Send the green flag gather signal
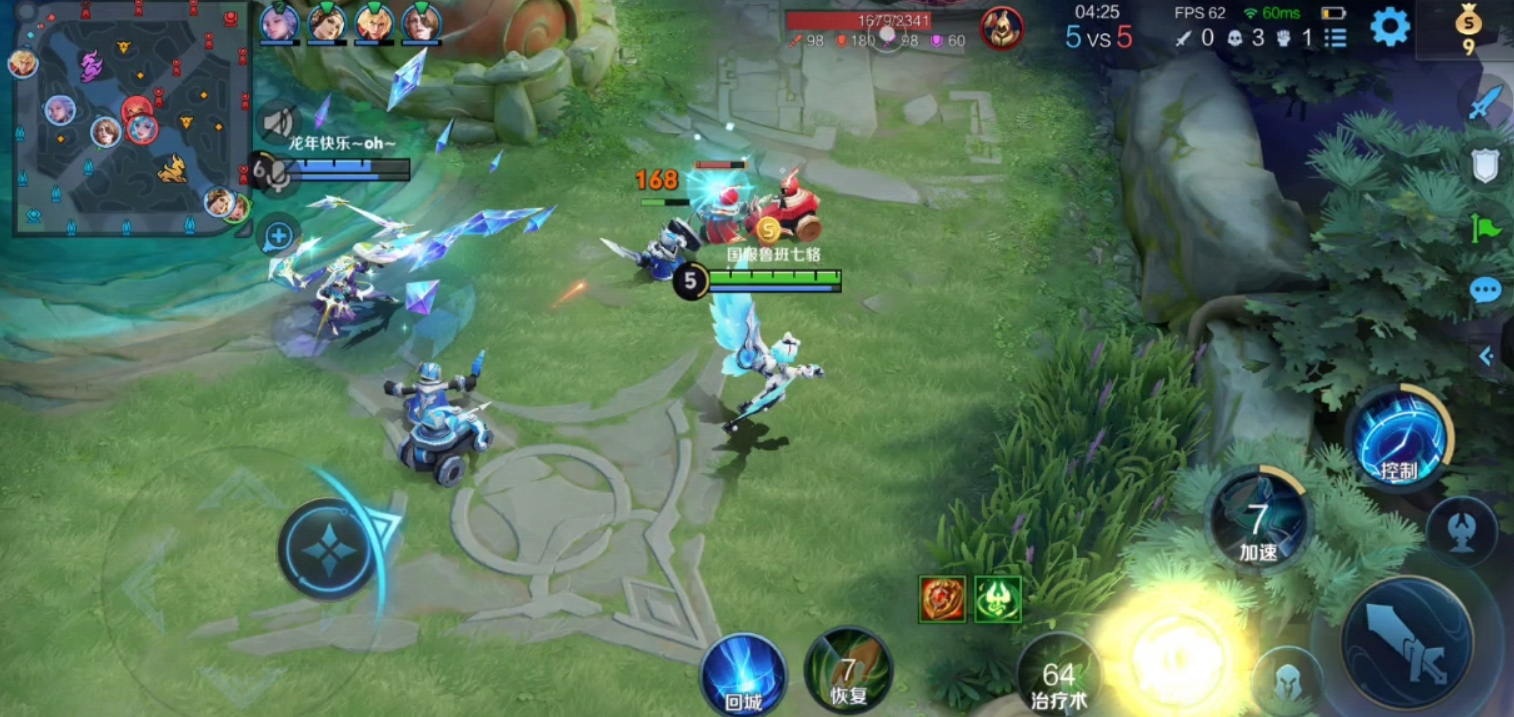 coord(1486,229)
